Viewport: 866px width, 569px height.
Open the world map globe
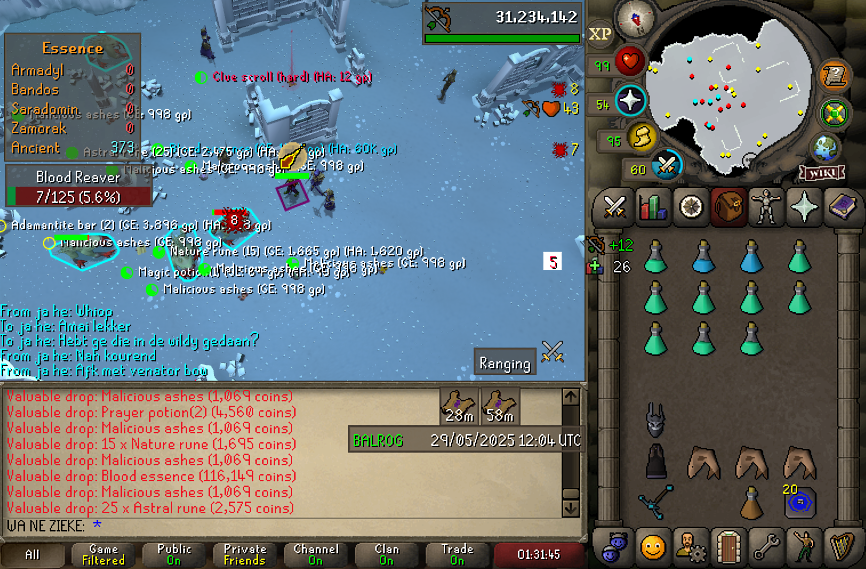[x=826, y=148]
